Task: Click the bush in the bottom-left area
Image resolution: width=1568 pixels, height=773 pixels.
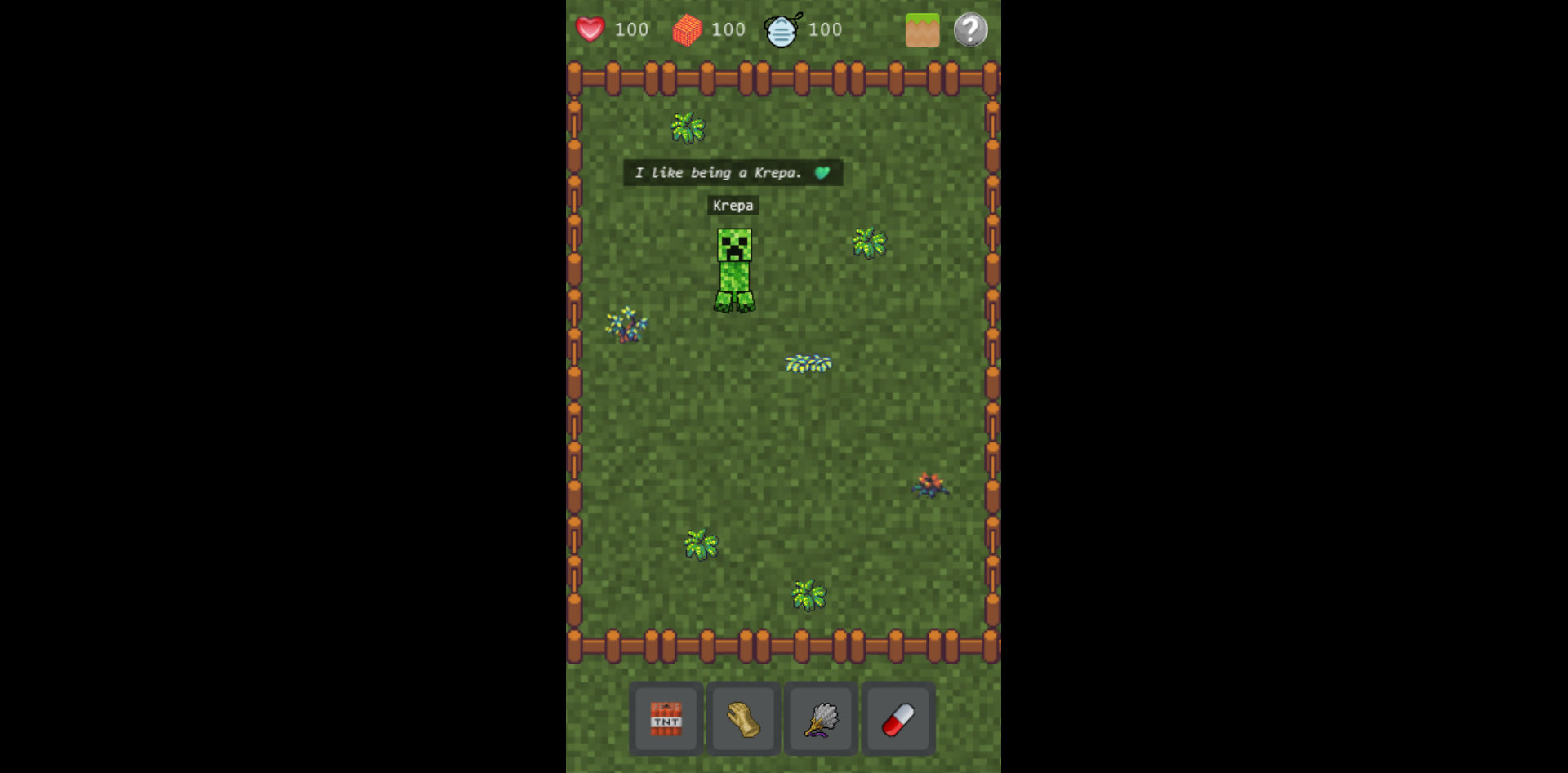Action: pyautogui.click(x=702, y=545)
